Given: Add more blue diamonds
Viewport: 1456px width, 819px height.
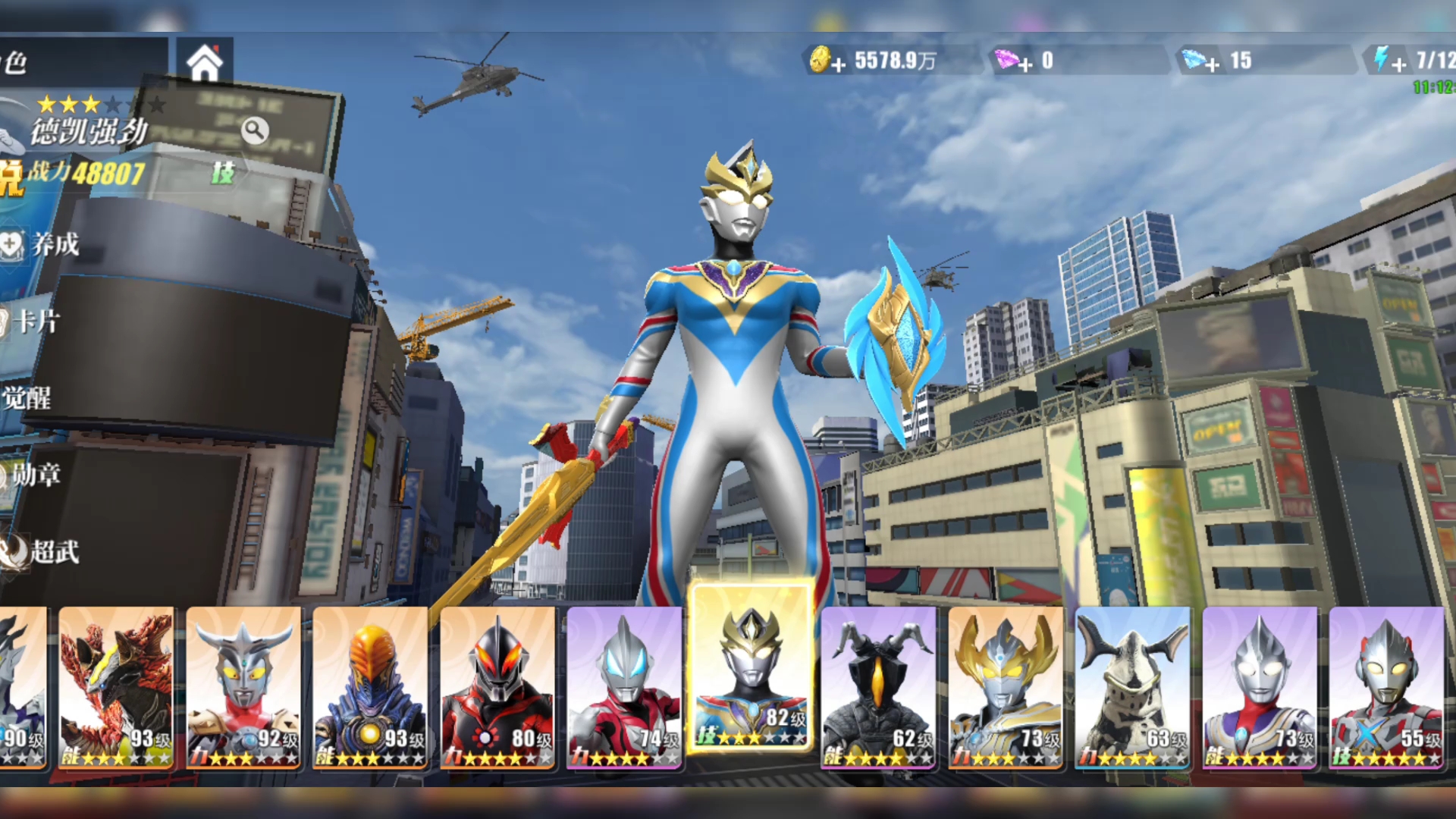Looking at the screenshot, I should 1213,64.
